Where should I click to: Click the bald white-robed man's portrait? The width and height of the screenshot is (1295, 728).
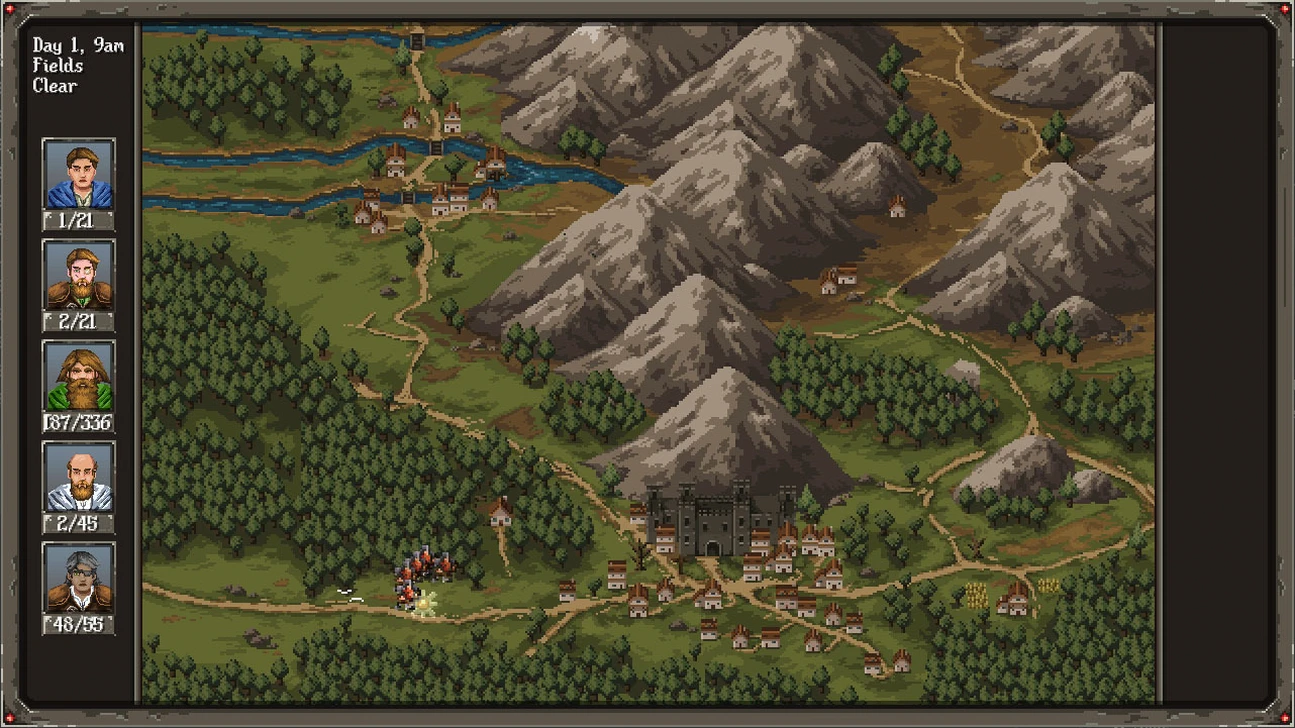tap(78, 478)
